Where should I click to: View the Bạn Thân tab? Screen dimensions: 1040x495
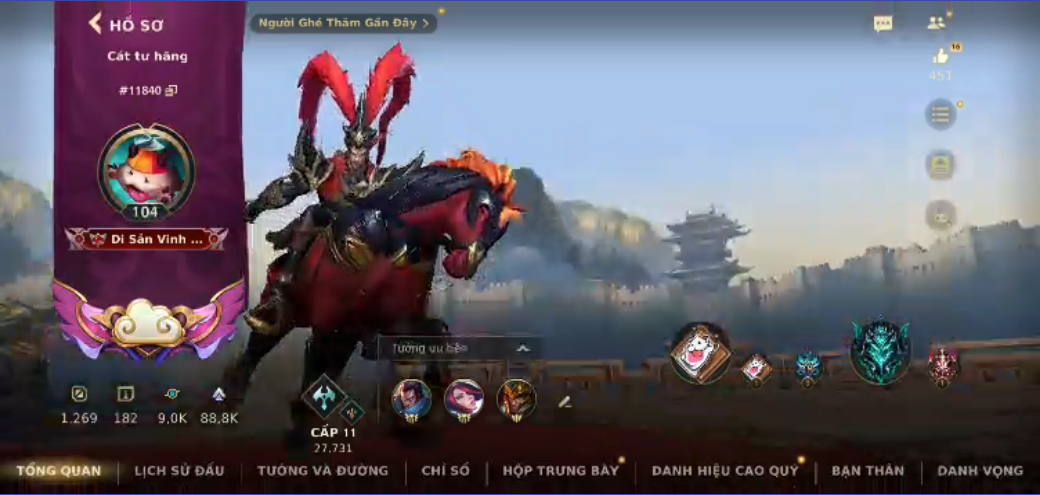coord(867,470)
